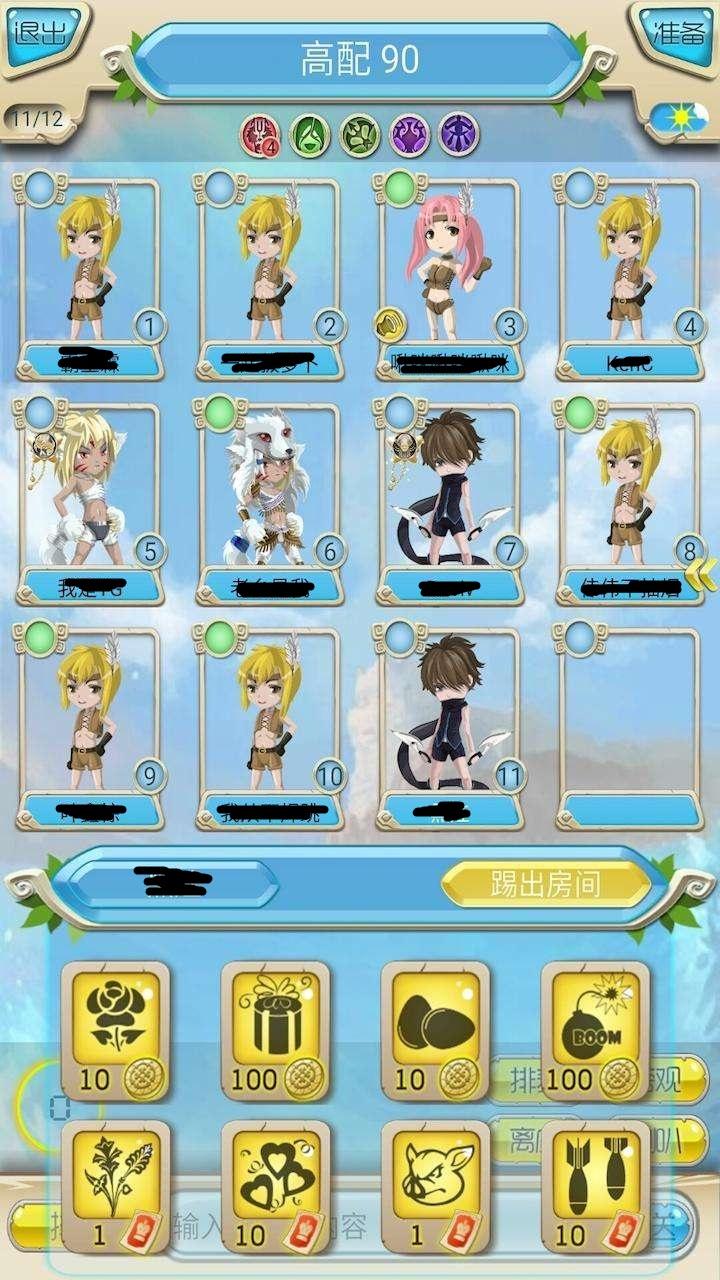Image resolution: width=720 pixels, height=1280 pixels.
Task: Send the gift box for 100 coins
Action: pyautogui.click(x=275, y=1028)
